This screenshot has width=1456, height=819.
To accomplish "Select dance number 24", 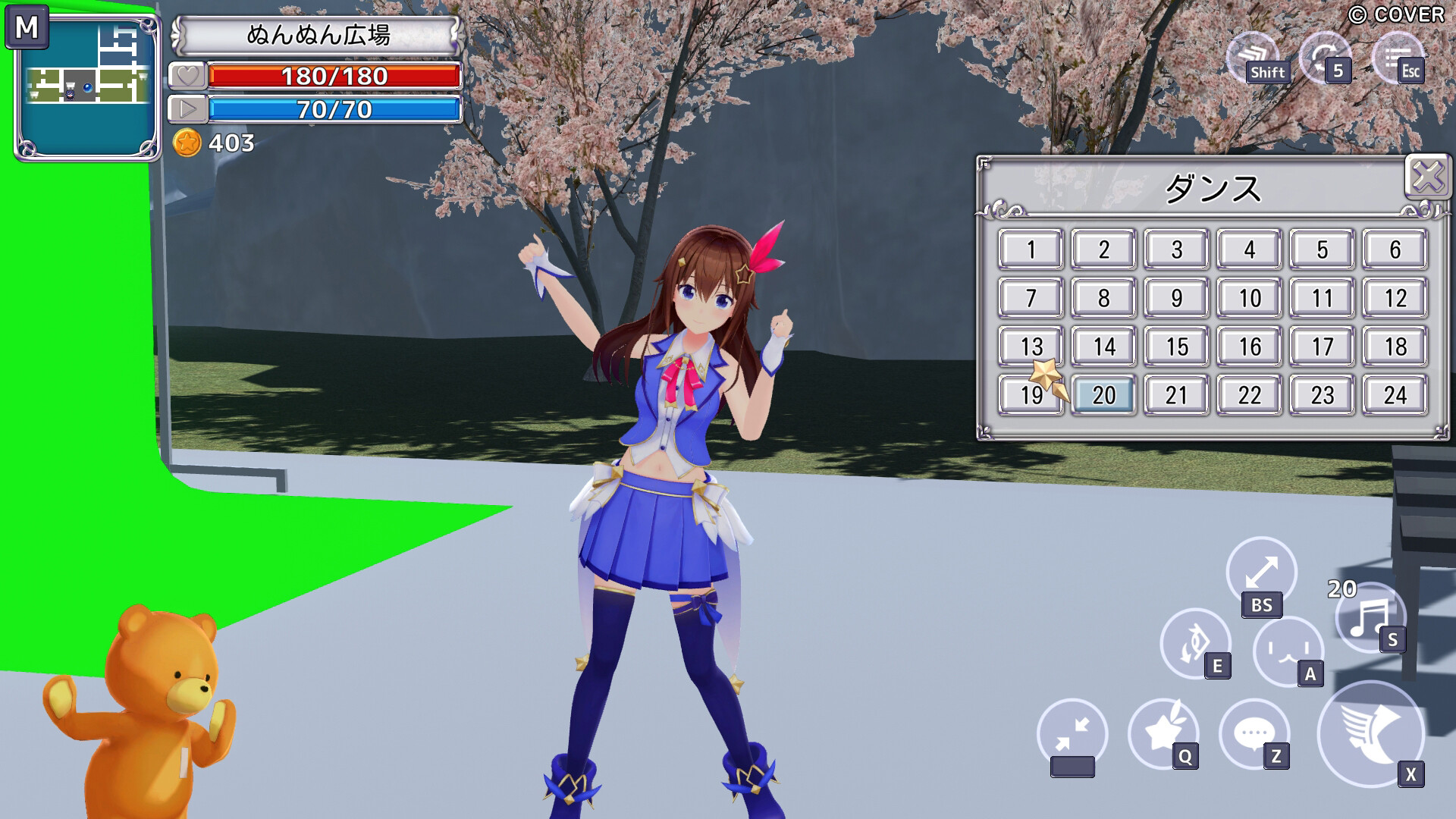I will point(1395,395).
